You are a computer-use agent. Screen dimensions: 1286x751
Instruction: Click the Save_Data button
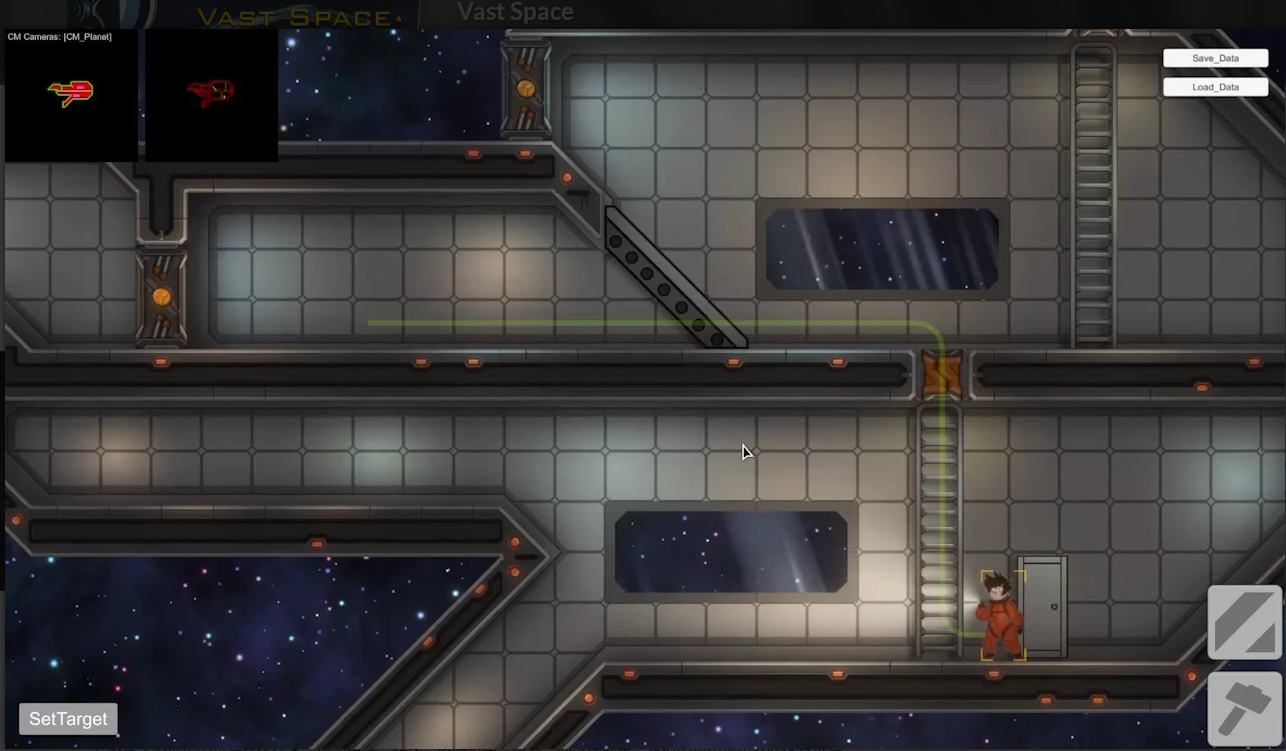click(1215, 58)
